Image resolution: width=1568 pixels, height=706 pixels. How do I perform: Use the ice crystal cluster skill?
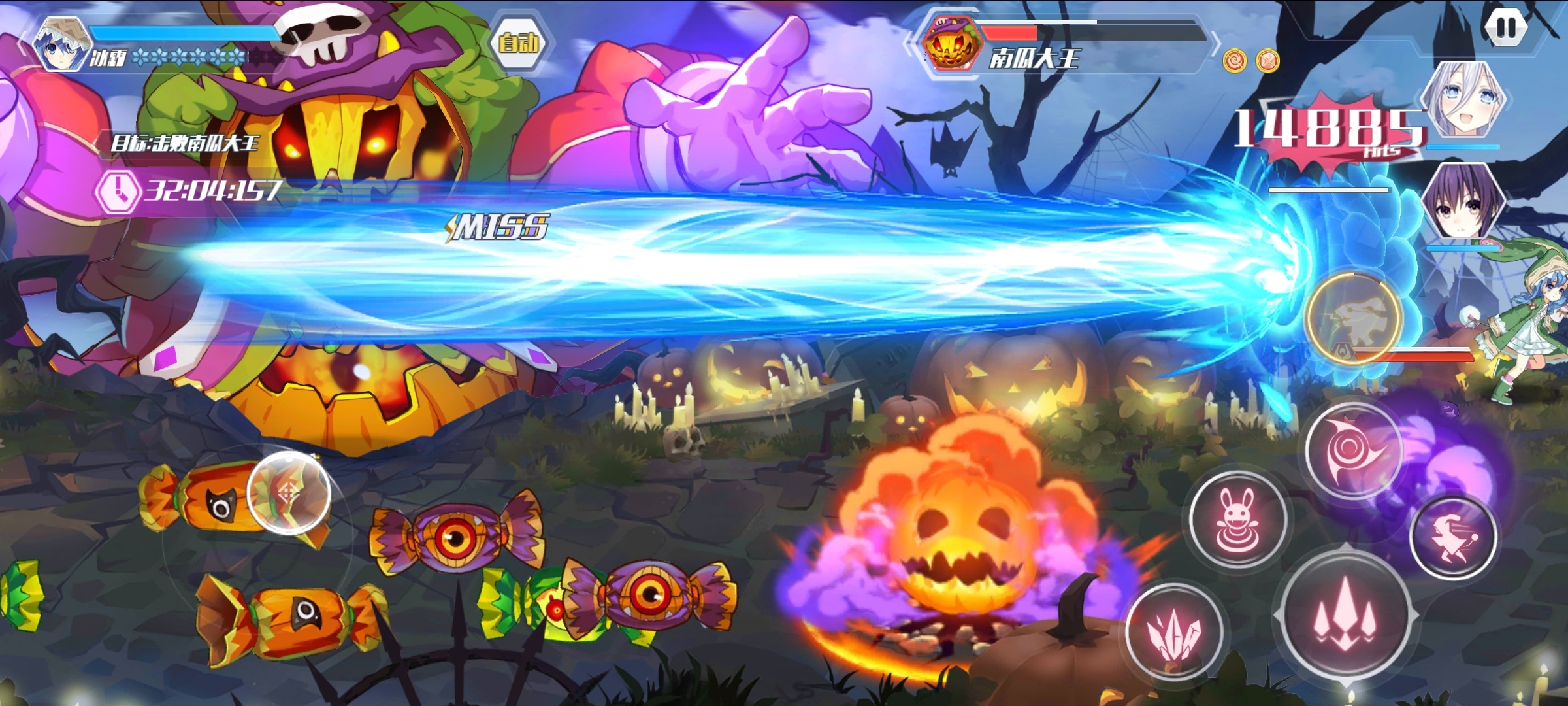(x=1174, y=631)
